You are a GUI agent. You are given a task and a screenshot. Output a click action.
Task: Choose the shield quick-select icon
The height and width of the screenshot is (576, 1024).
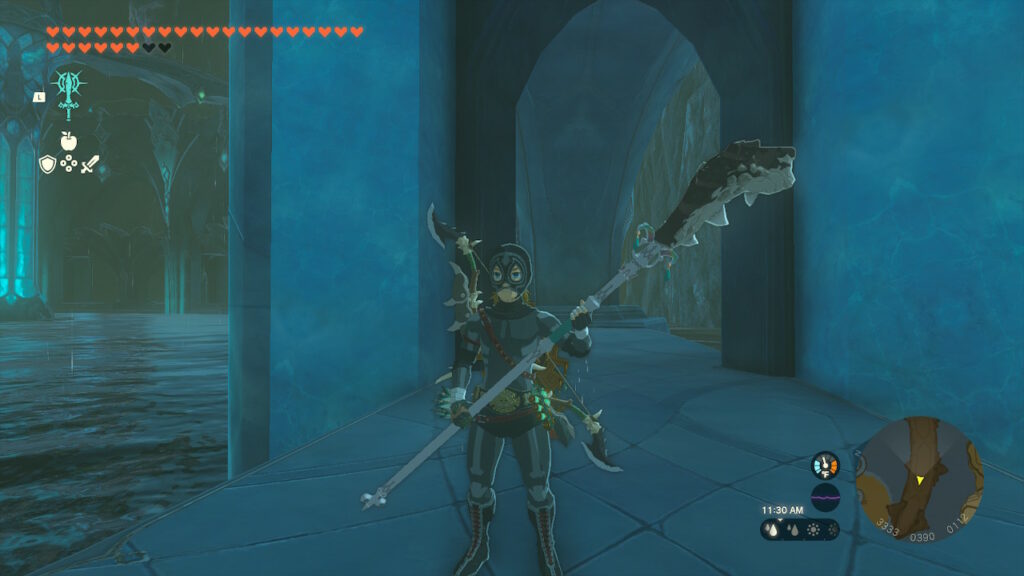coord(47,163)
